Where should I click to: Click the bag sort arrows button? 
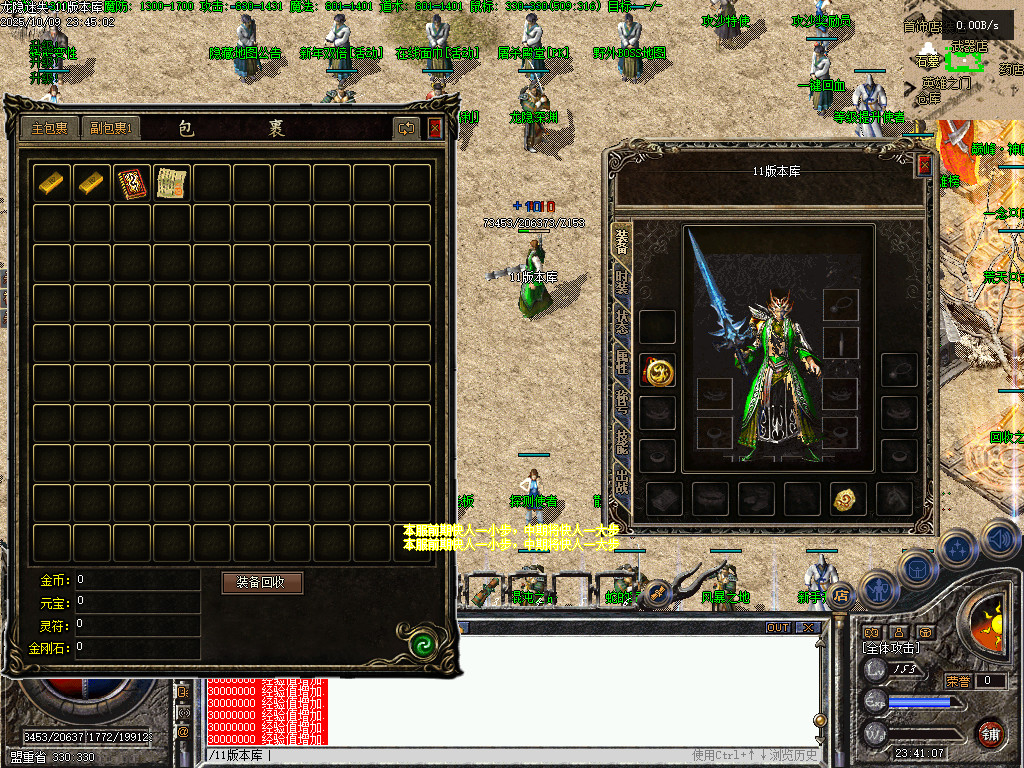pos(406,128)
